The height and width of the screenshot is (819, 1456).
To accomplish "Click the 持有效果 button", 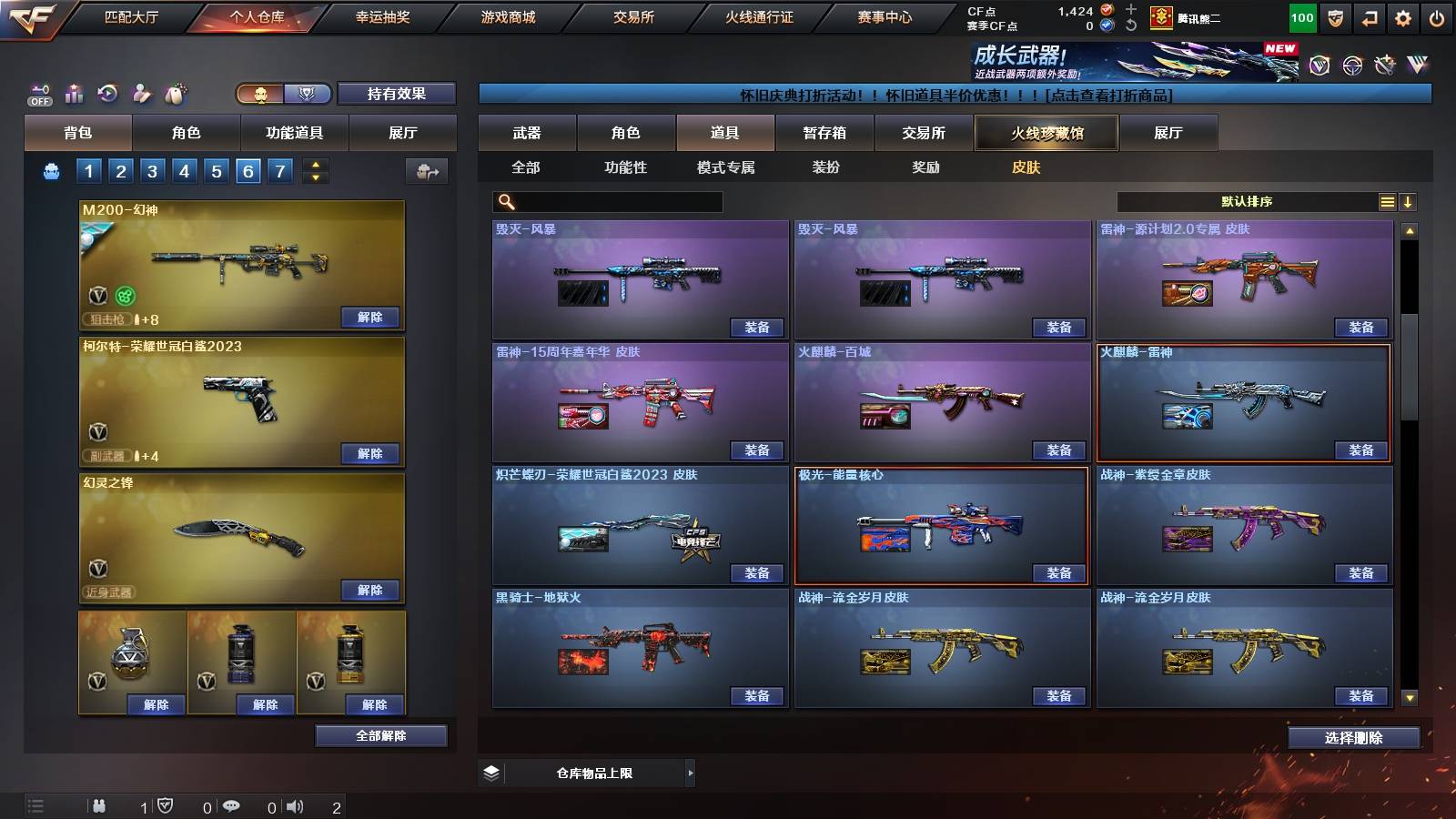I will [397, 93].
